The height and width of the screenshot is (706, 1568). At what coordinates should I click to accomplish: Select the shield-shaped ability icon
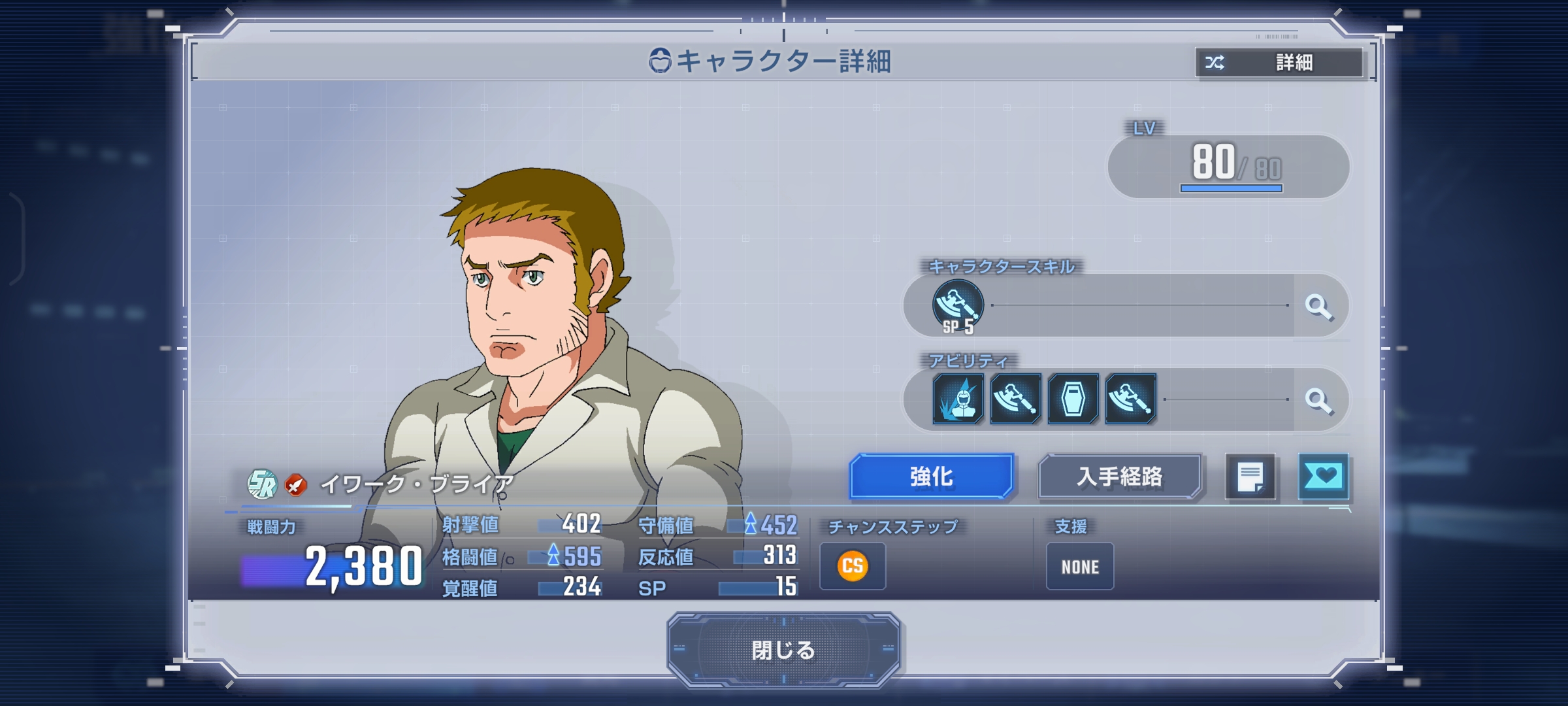click(x=1073, y=399)
